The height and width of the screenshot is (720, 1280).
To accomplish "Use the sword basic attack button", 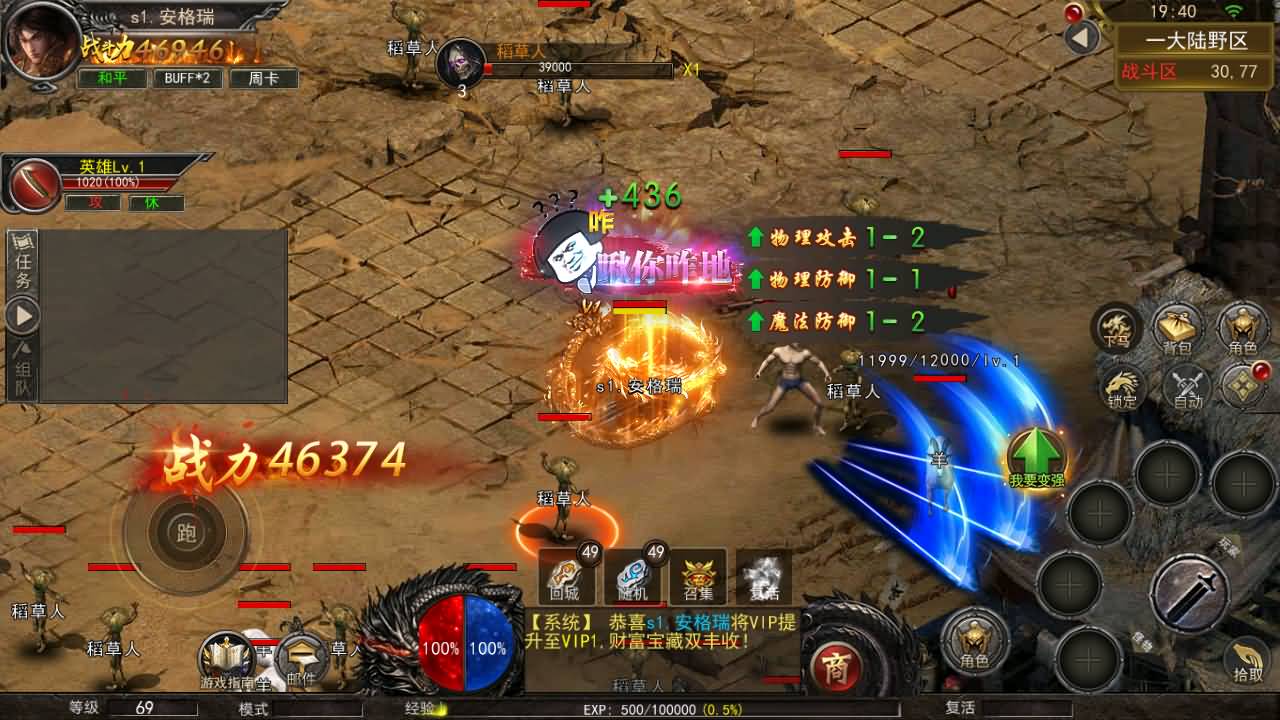I will 1188,593.
